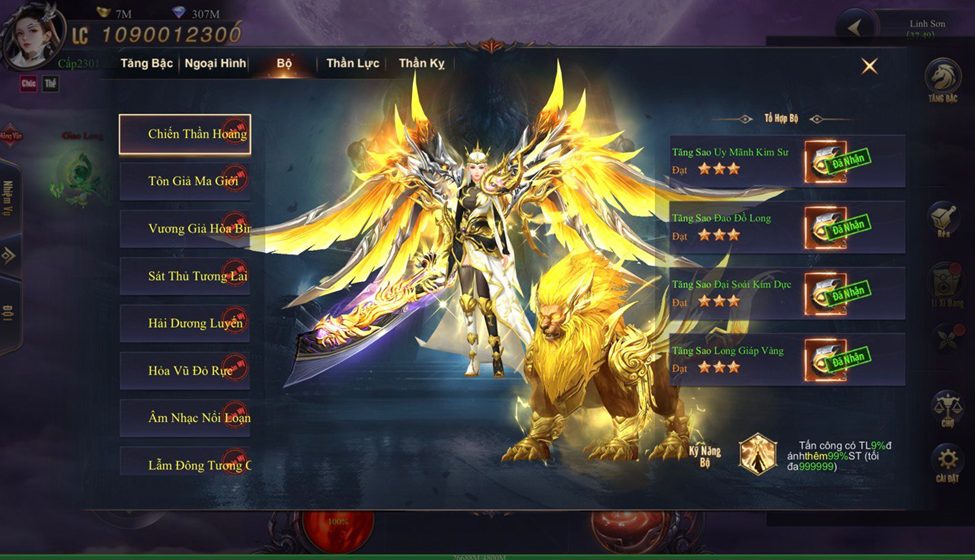The image size is (975, 560).
Task: Inspect the Kỹ Năng Bộ skill icon
Action: tap(758, 453)
